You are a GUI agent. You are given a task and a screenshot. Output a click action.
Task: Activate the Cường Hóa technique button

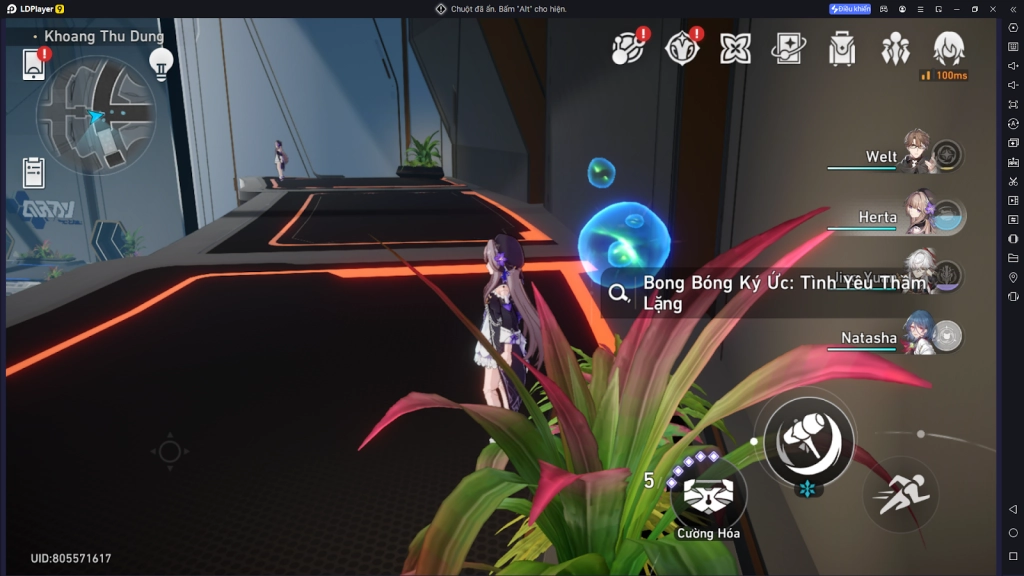[x=708, y=493]
